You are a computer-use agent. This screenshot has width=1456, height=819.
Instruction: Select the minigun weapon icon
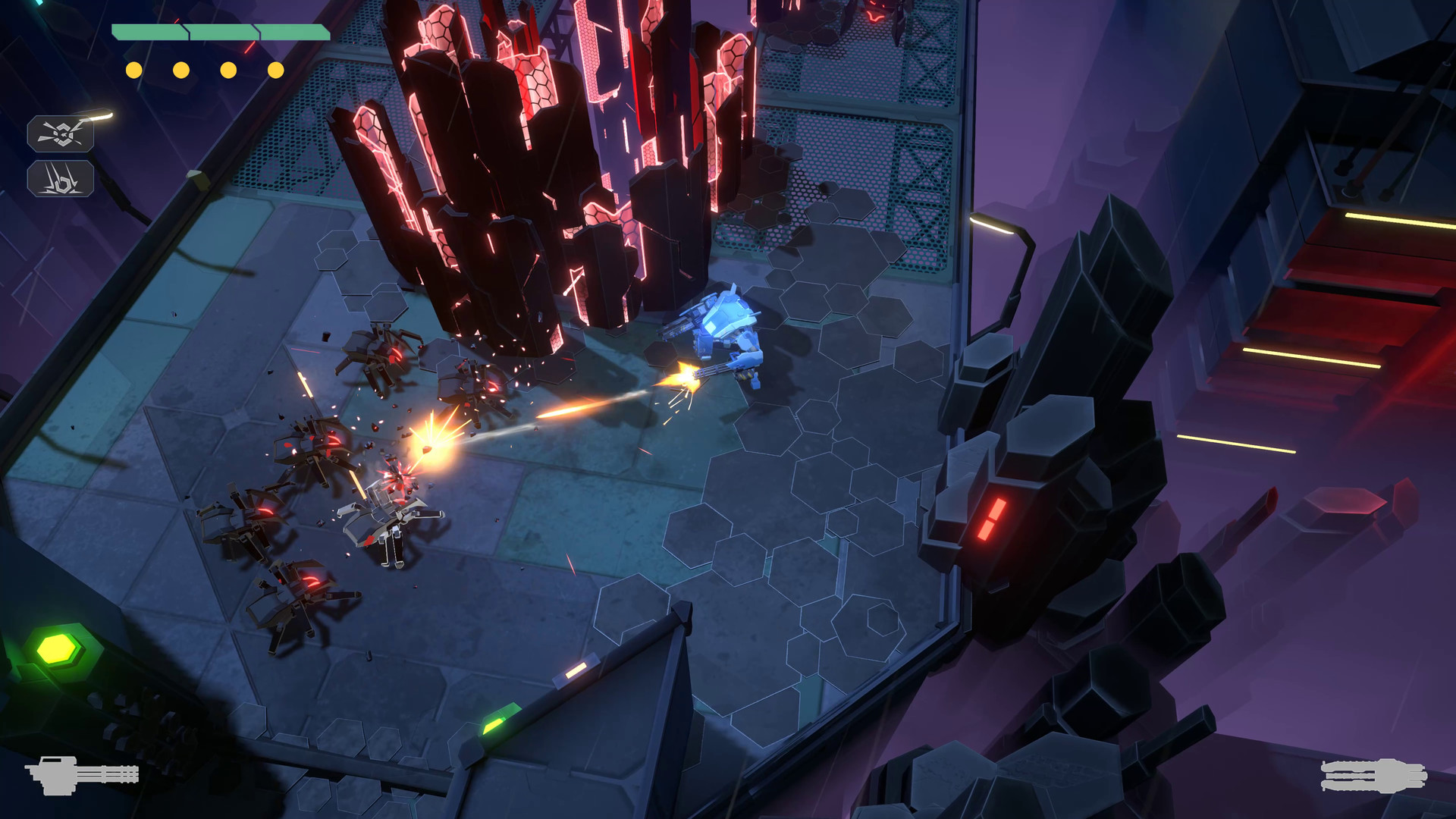tap(82, 774)
